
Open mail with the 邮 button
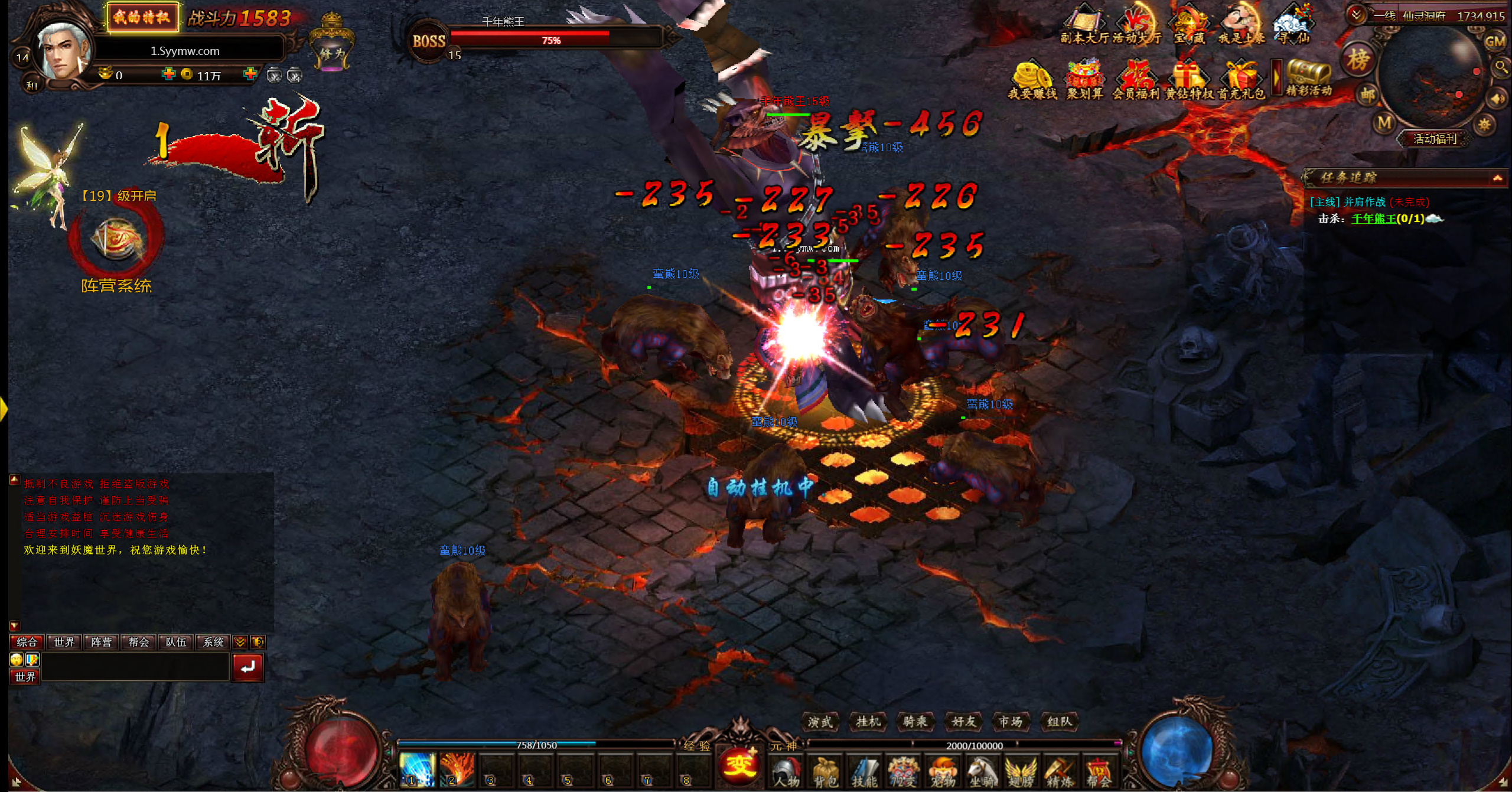click(1368, 94)
